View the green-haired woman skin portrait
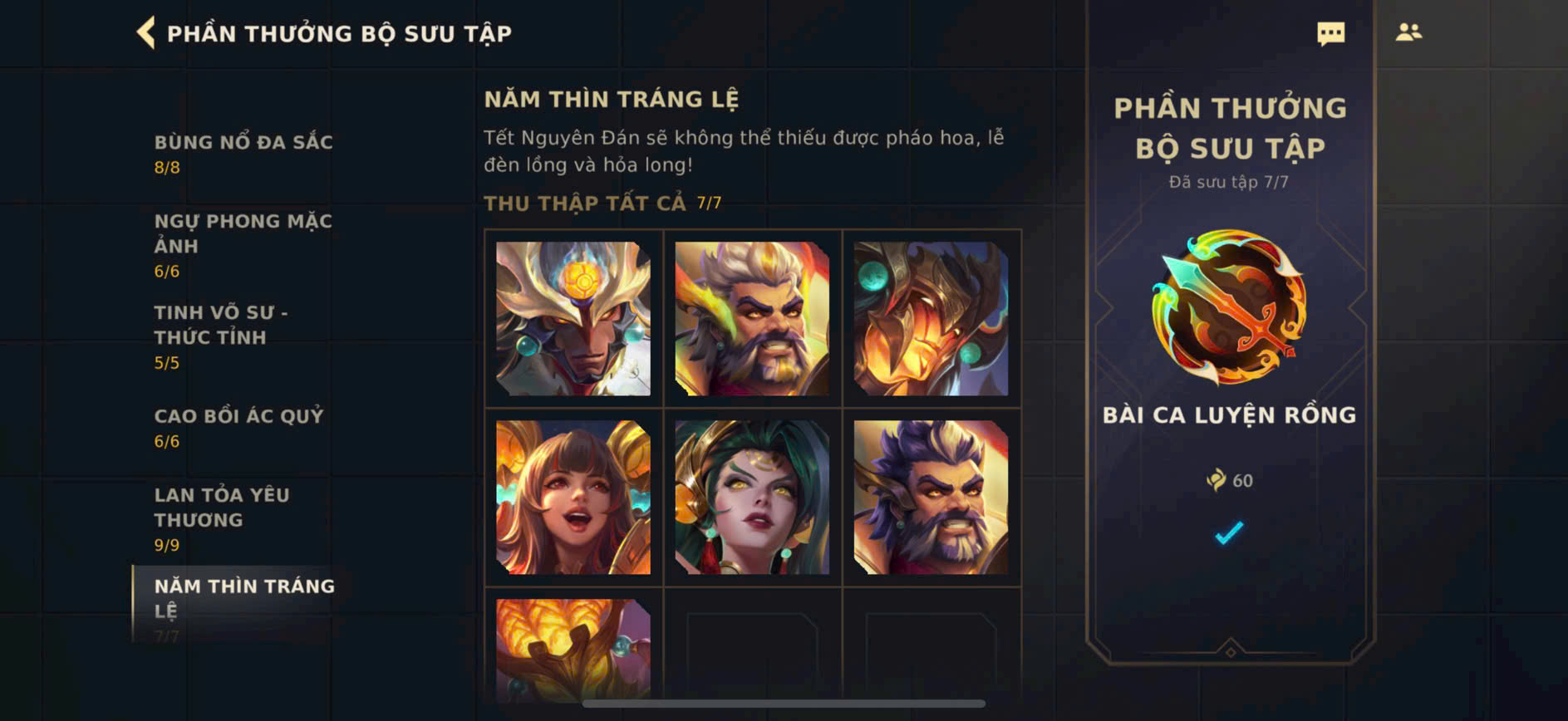Image resolution: width=1568 pixels, height=721 pixels. [x=752, y=497]
